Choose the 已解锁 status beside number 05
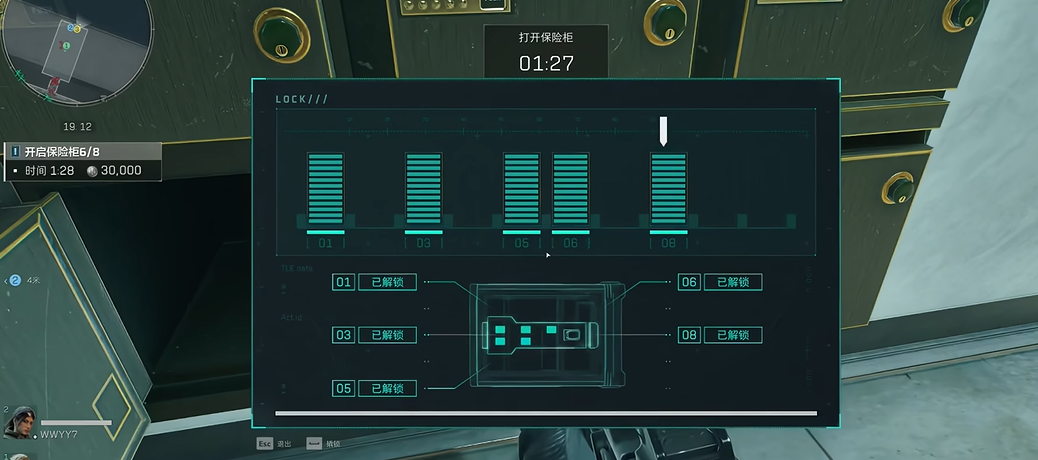Screen dimensions: 1038x460 click(x=387, y=388)
